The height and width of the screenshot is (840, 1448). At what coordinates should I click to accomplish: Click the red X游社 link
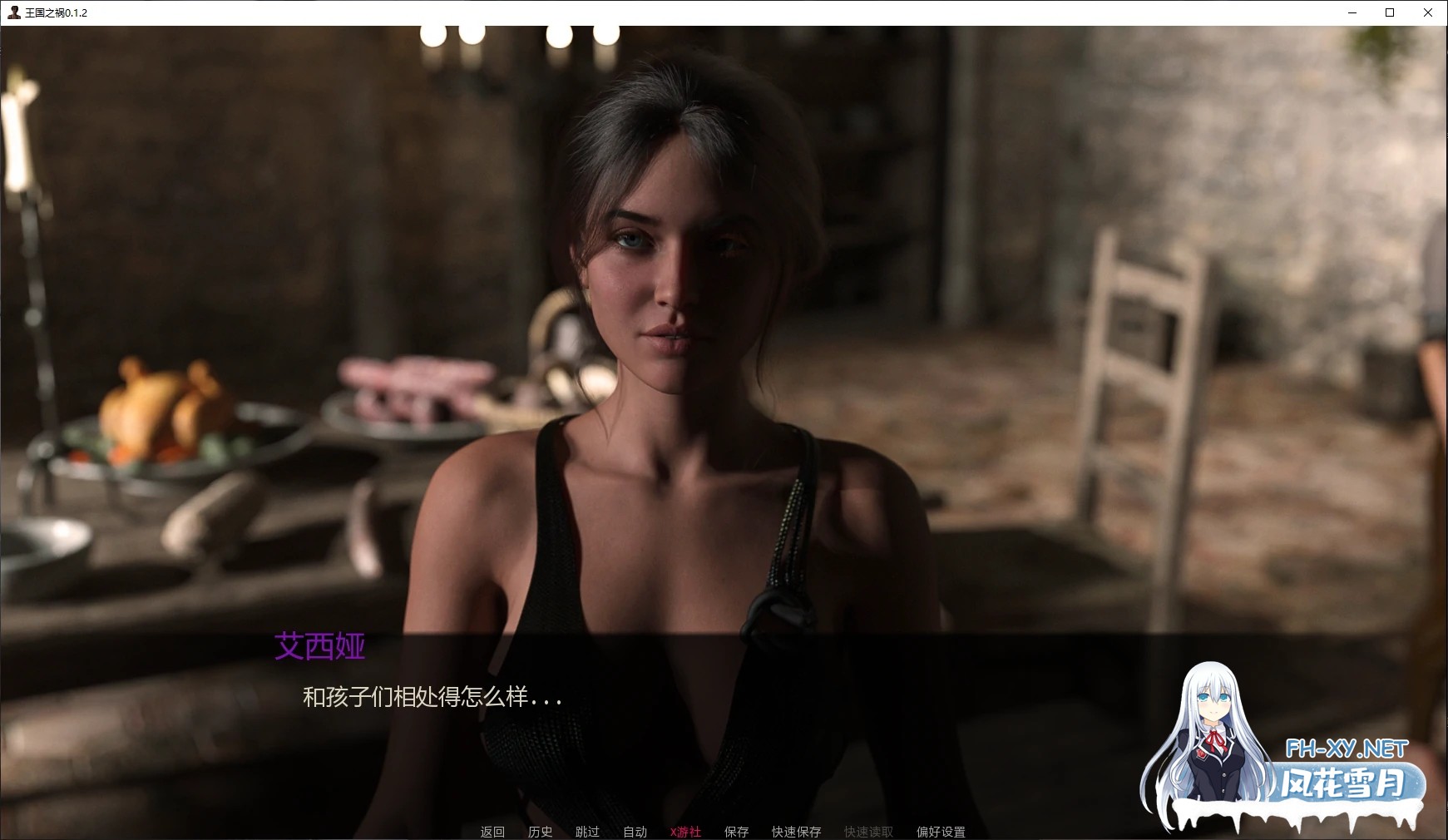(685, 832)
